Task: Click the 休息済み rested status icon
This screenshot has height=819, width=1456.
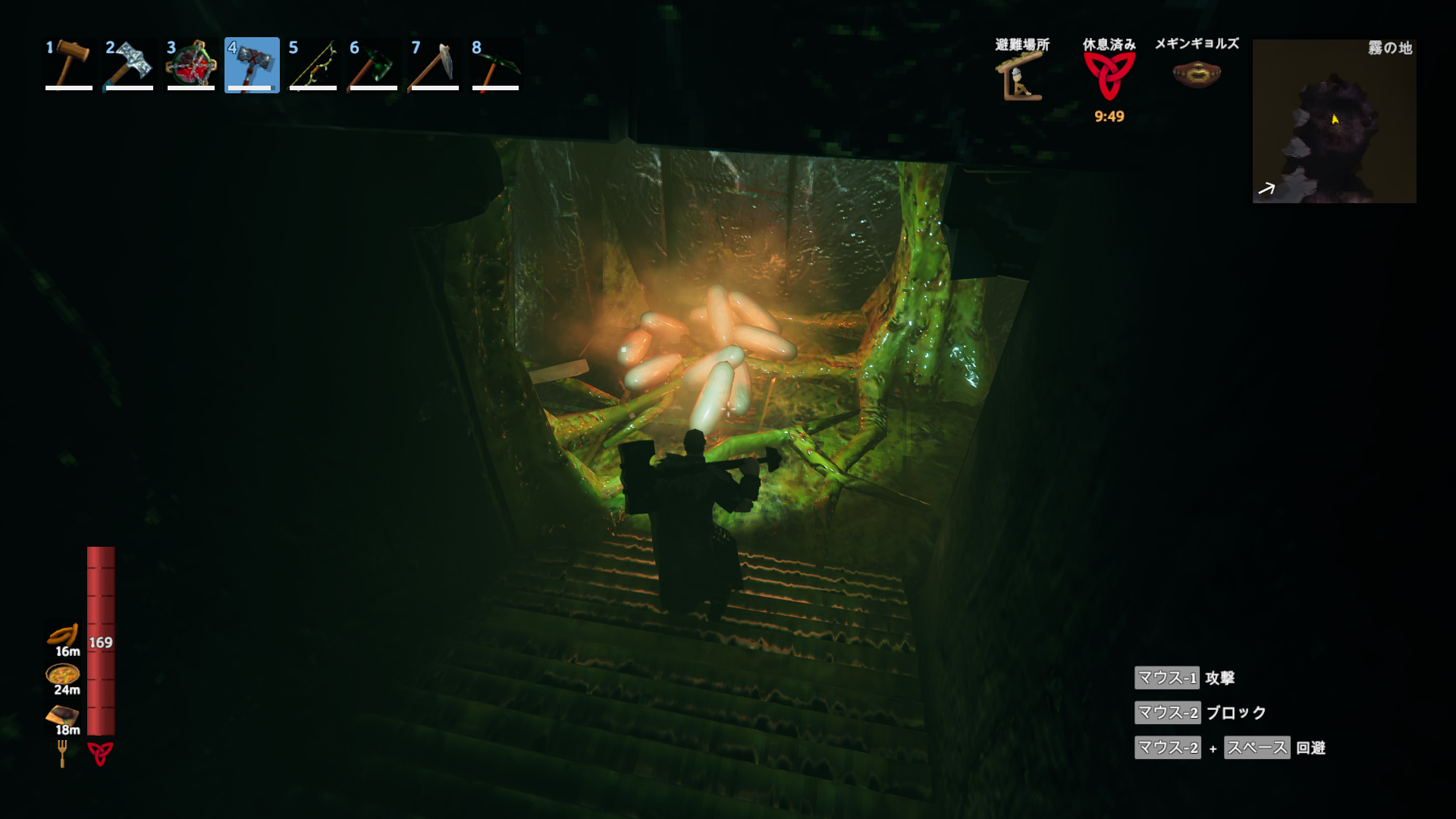Action: [1109, 76]
